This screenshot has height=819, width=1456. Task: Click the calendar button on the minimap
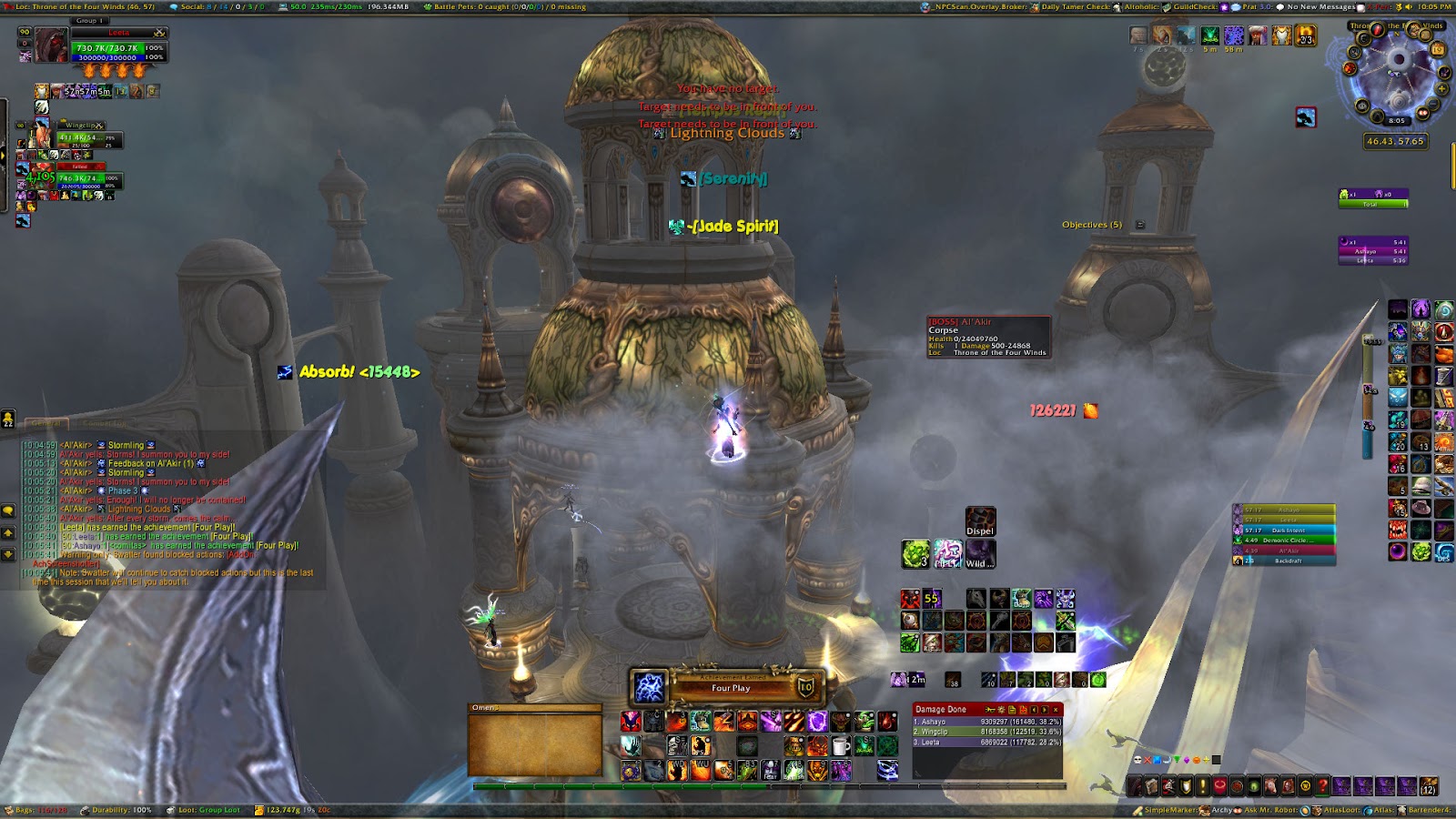[x=1439, y=49]
